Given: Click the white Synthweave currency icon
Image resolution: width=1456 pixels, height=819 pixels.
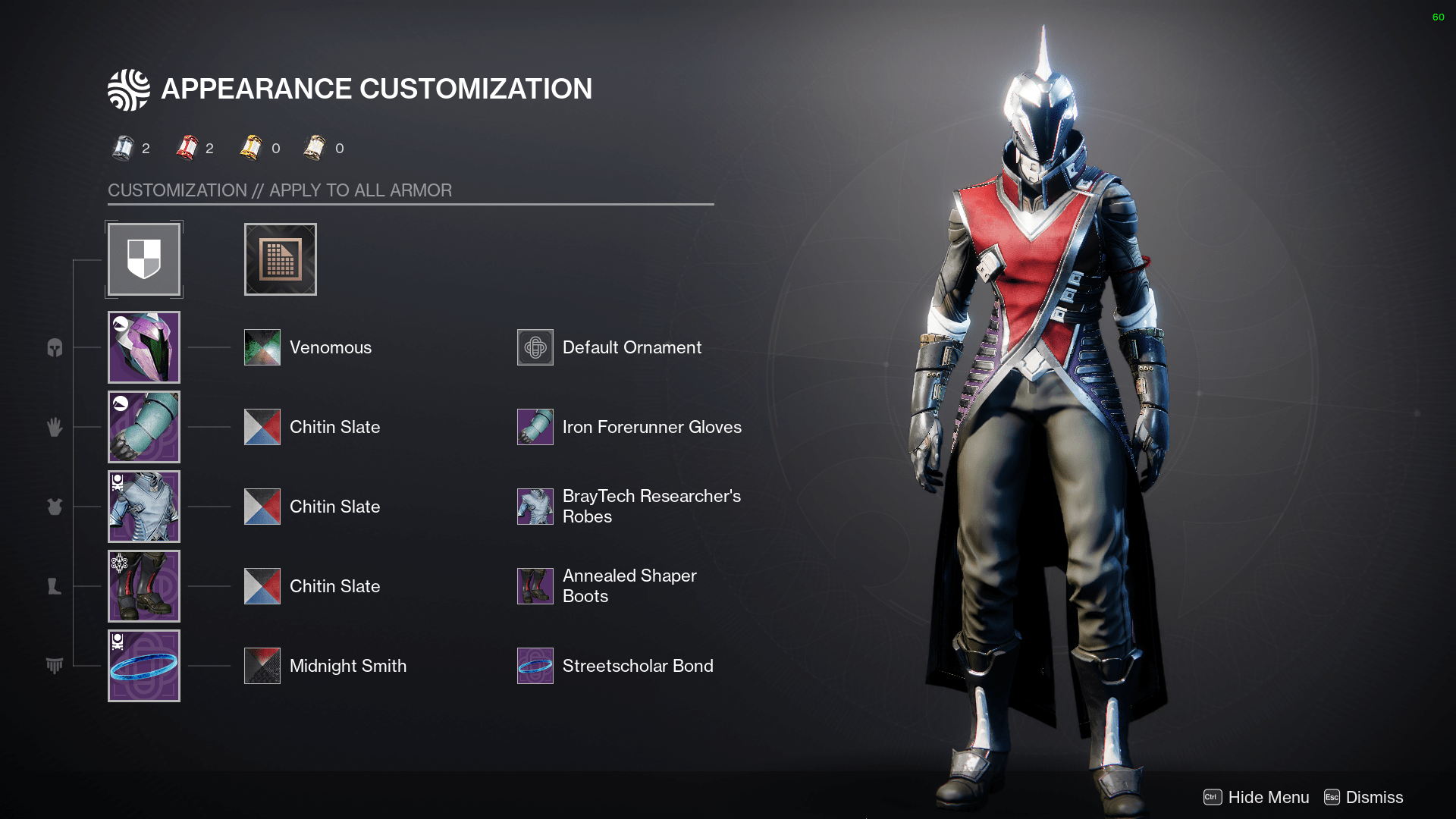Looking at the screenshot, I should tap(123, 147).
